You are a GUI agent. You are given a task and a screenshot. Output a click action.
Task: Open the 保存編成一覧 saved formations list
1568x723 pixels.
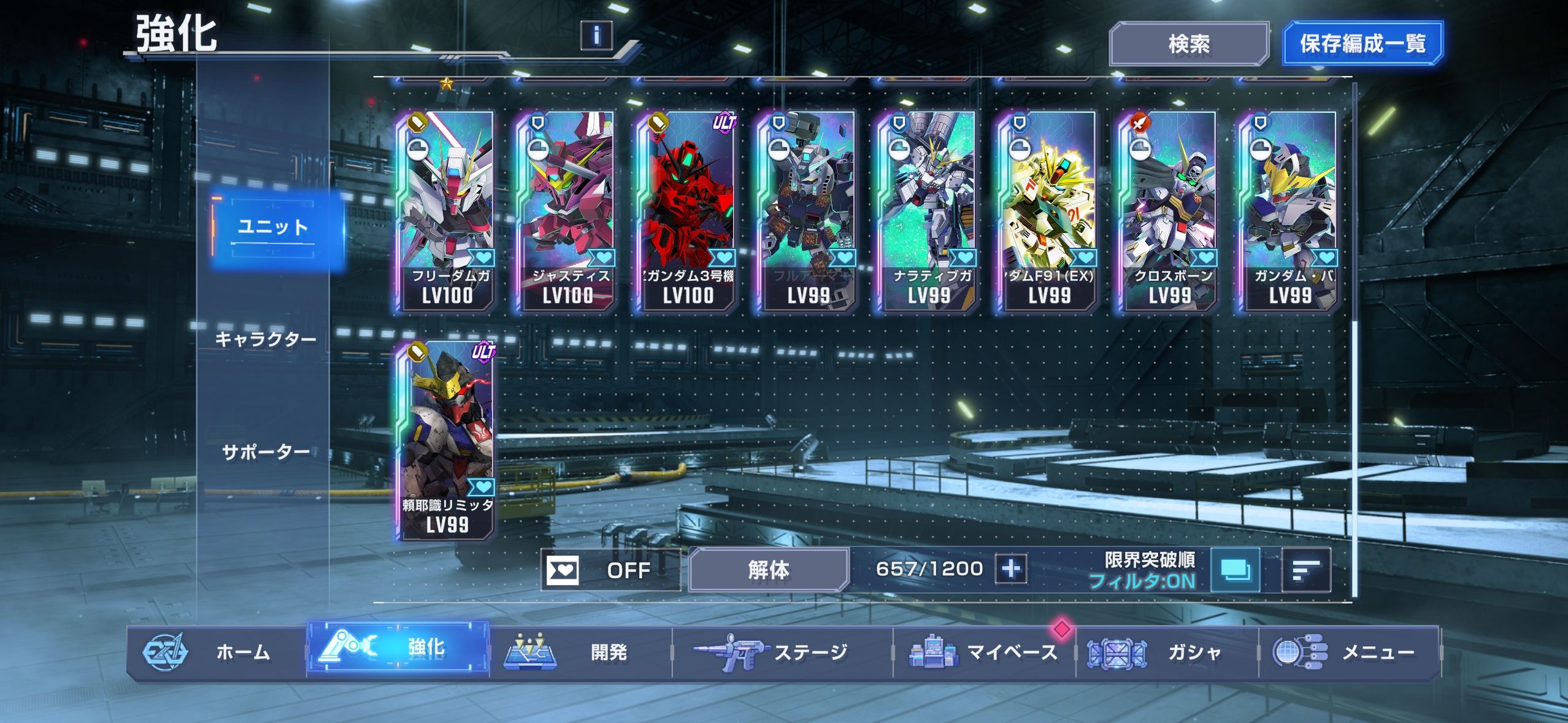pyautogui.click(x=1362, y=44)
